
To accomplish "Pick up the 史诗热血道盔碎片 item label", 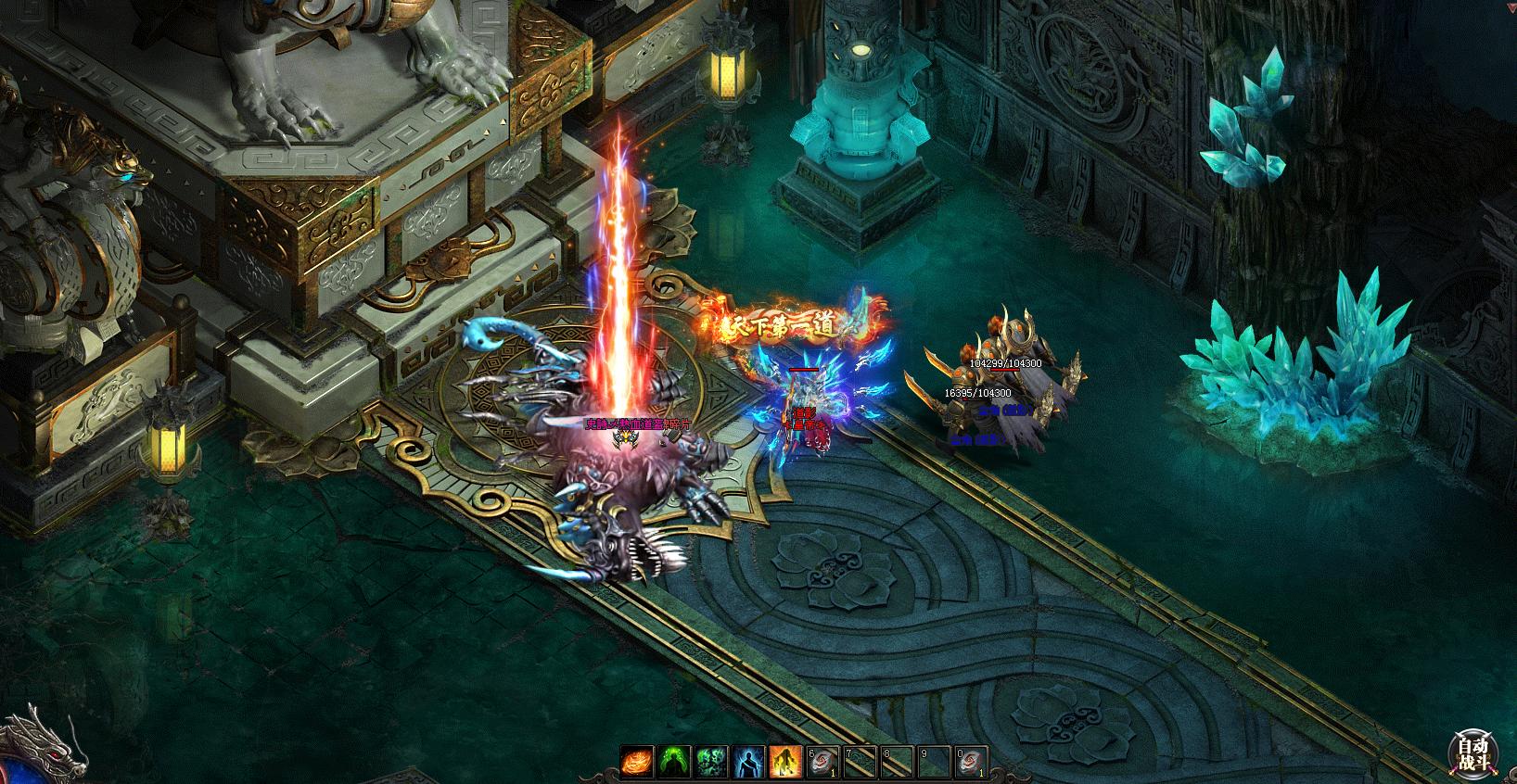I will (x=638, y=424).
